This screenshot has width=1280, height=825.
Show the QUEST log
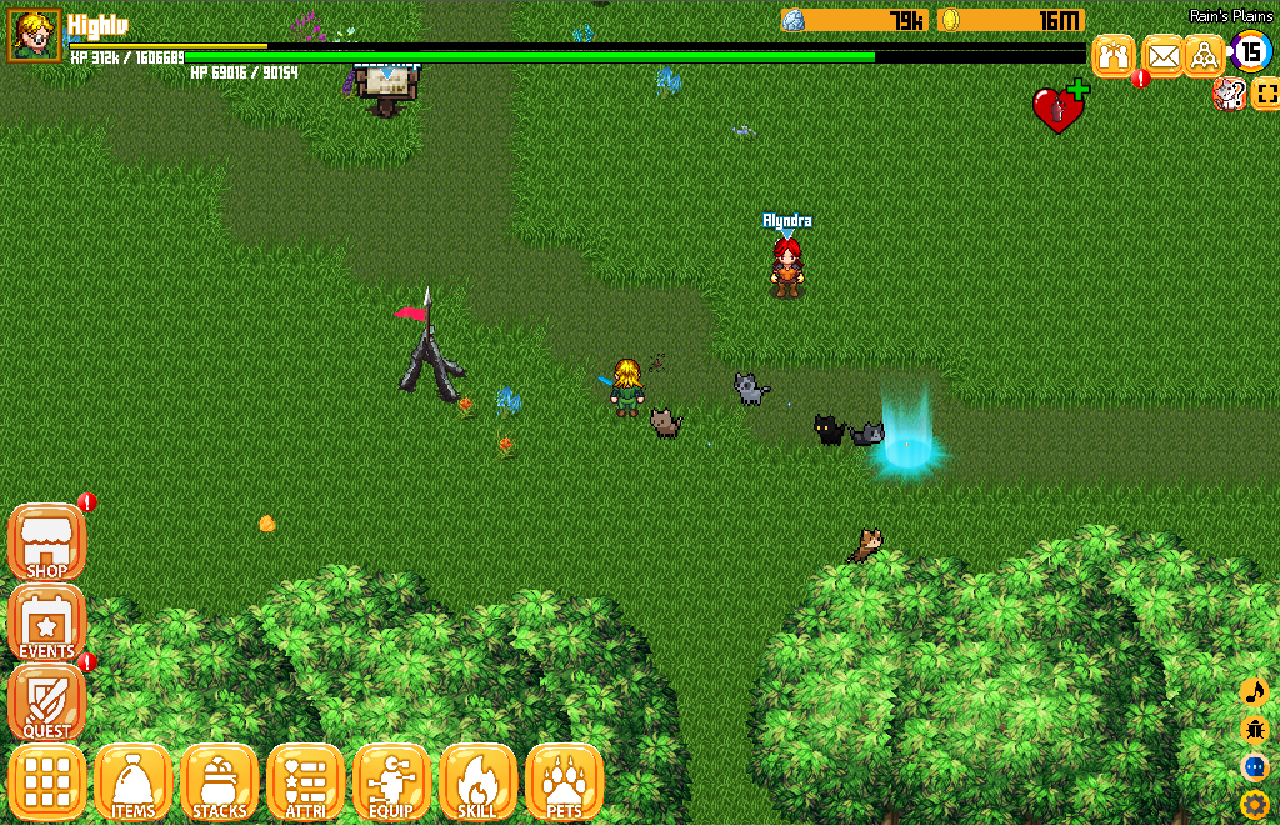46,702
